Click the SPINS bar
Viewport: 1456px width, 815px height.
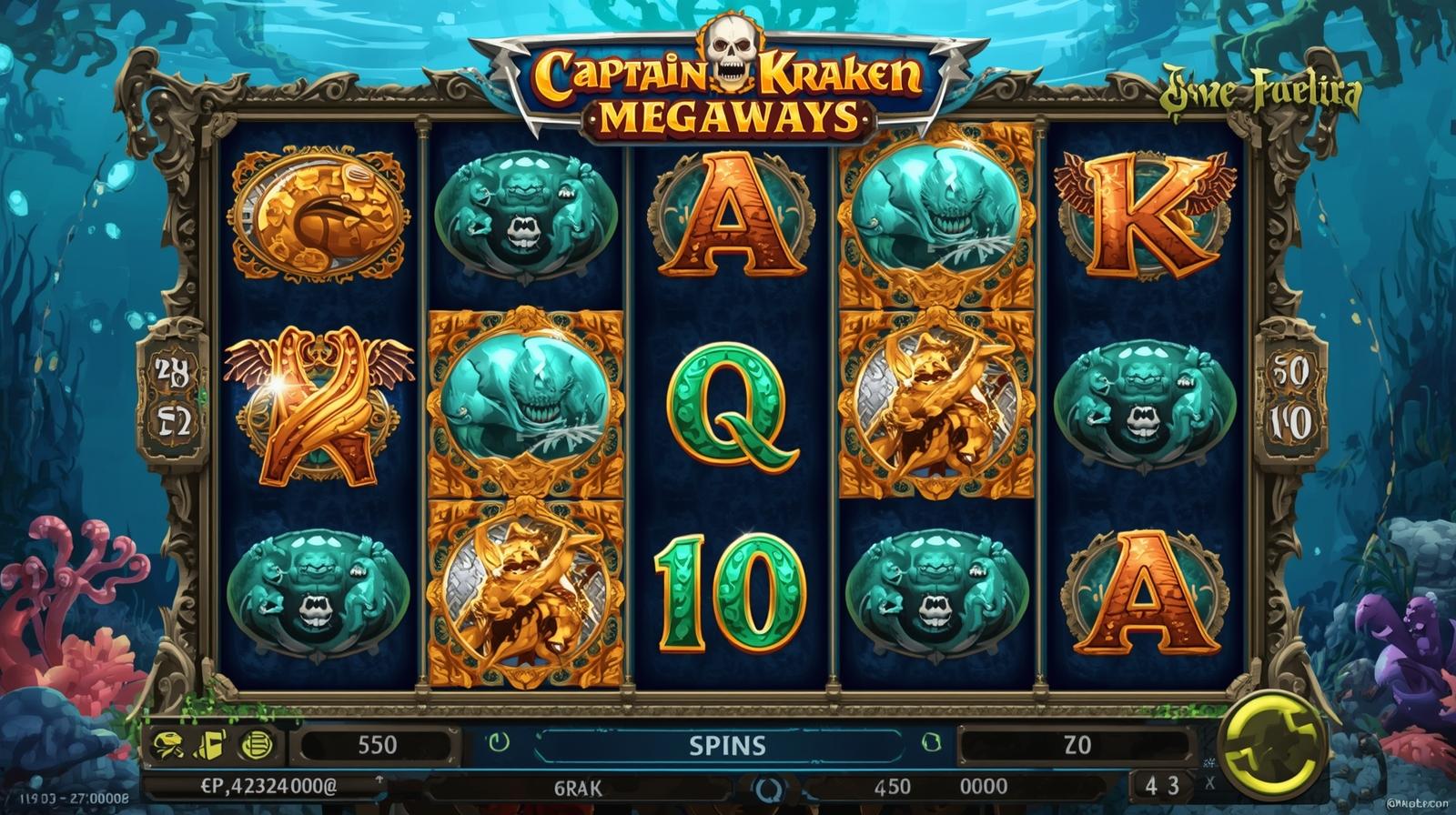tap(726, 745)
